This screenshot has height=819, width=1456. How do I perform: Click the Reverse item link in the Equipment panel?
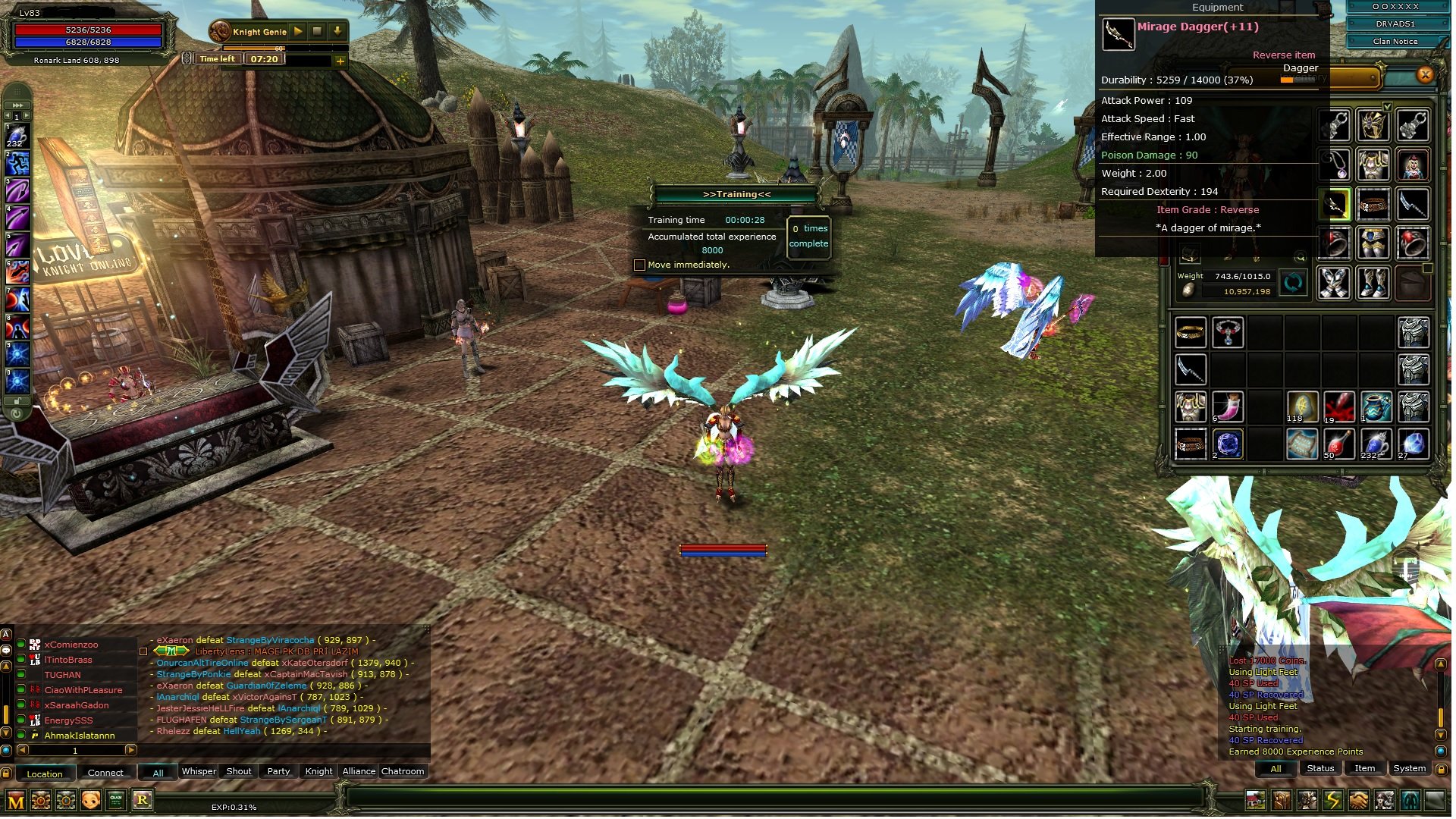(x=1283, y=55)
